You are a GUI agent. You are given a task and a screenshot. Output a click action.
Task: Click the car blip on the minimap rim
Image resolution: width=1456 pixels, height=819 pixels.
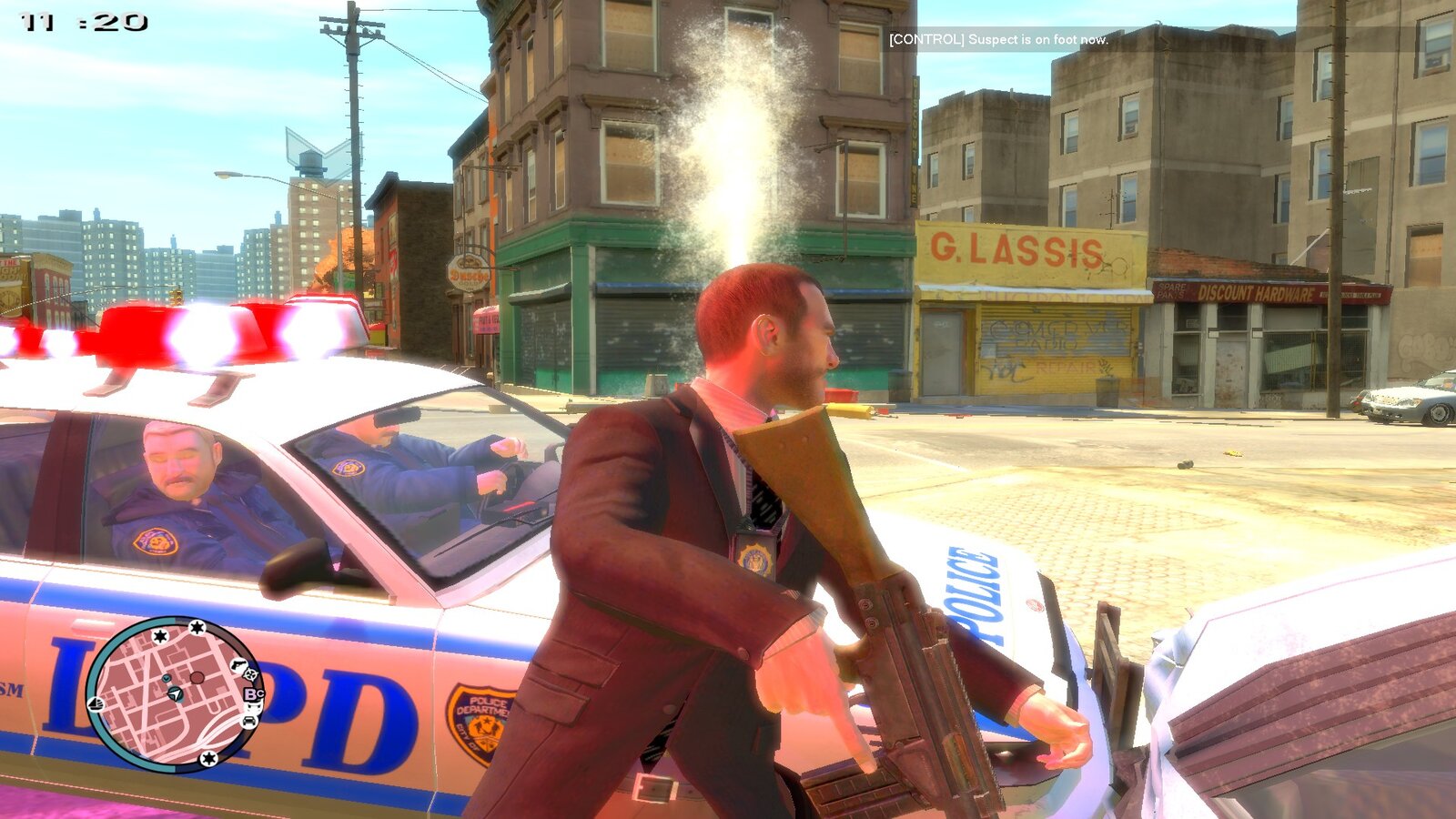click(249, 721)
